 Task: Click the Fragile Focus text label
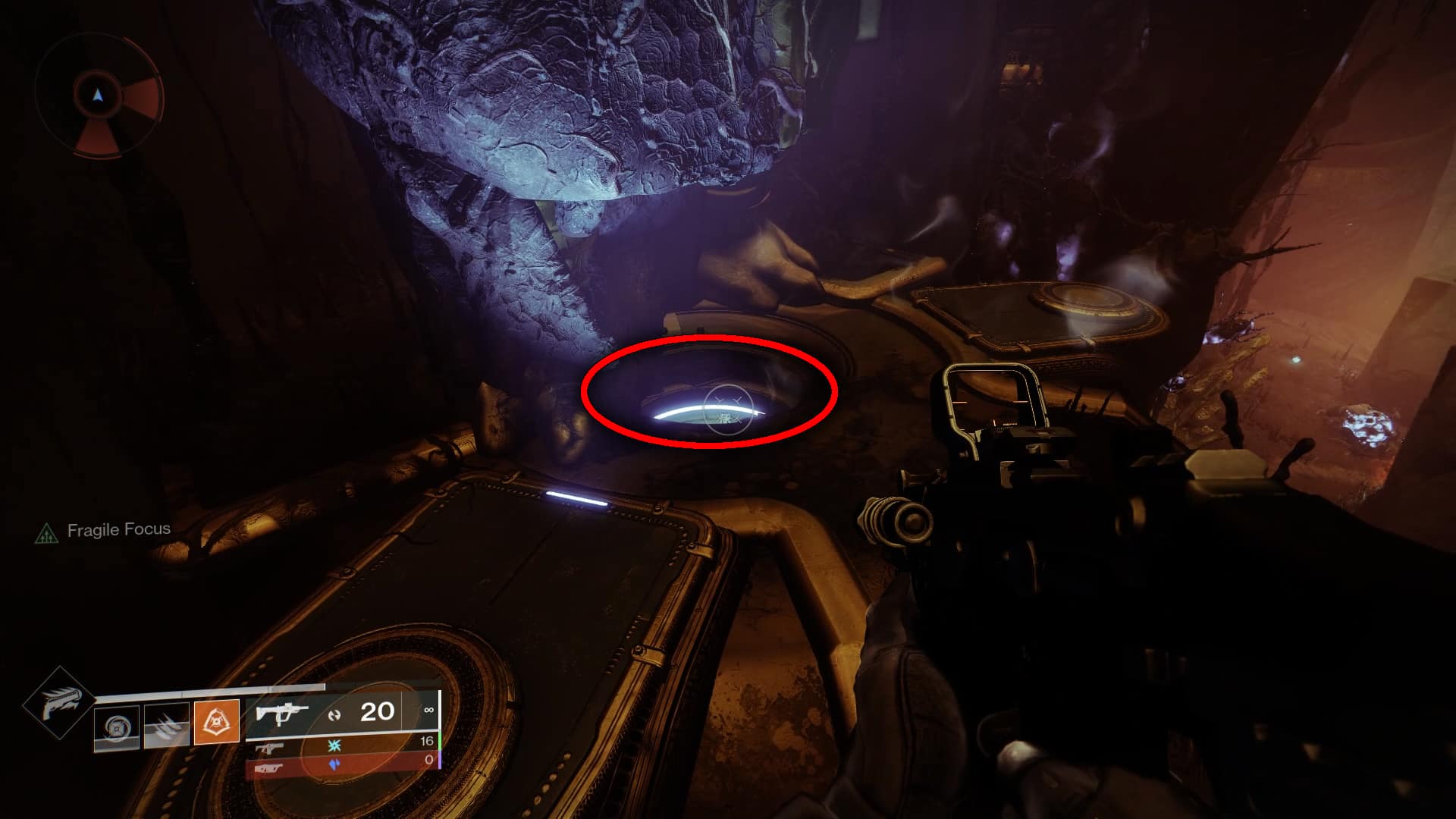[x=118, y=531]
